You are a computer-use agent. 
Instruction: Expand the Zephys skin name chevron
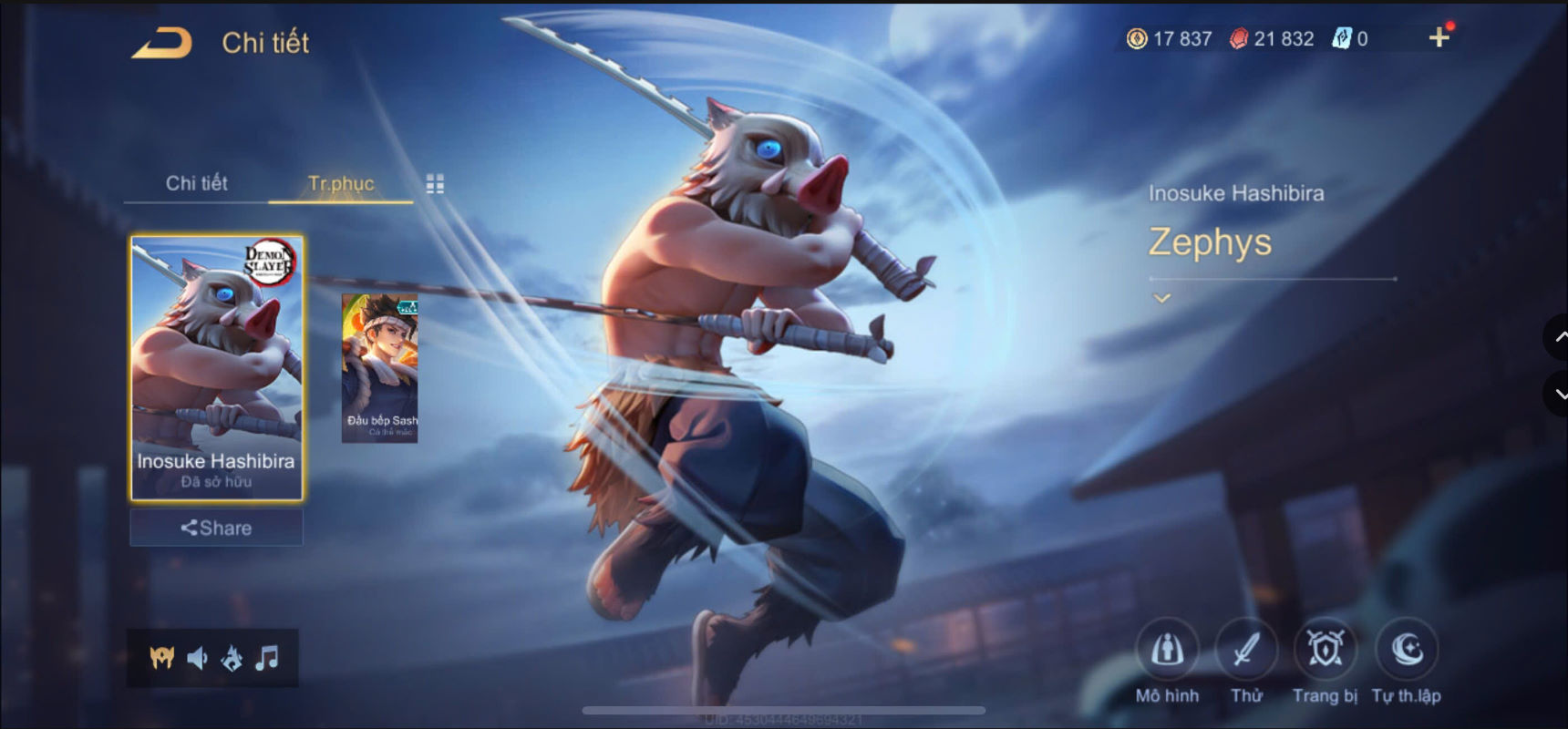[x=1161, y=296]
